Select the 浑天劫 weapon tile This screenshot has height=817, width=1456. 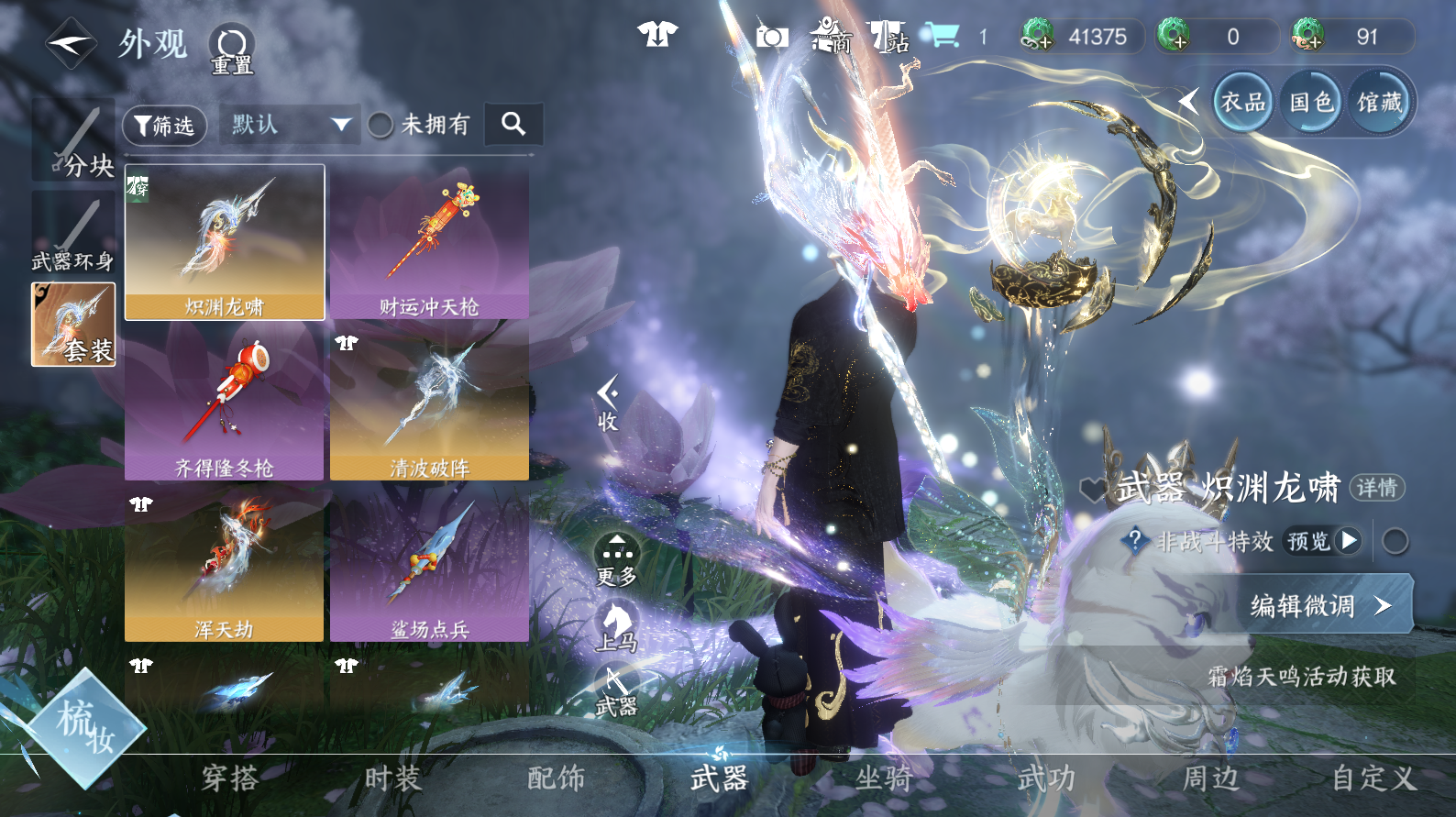[225, 565]
